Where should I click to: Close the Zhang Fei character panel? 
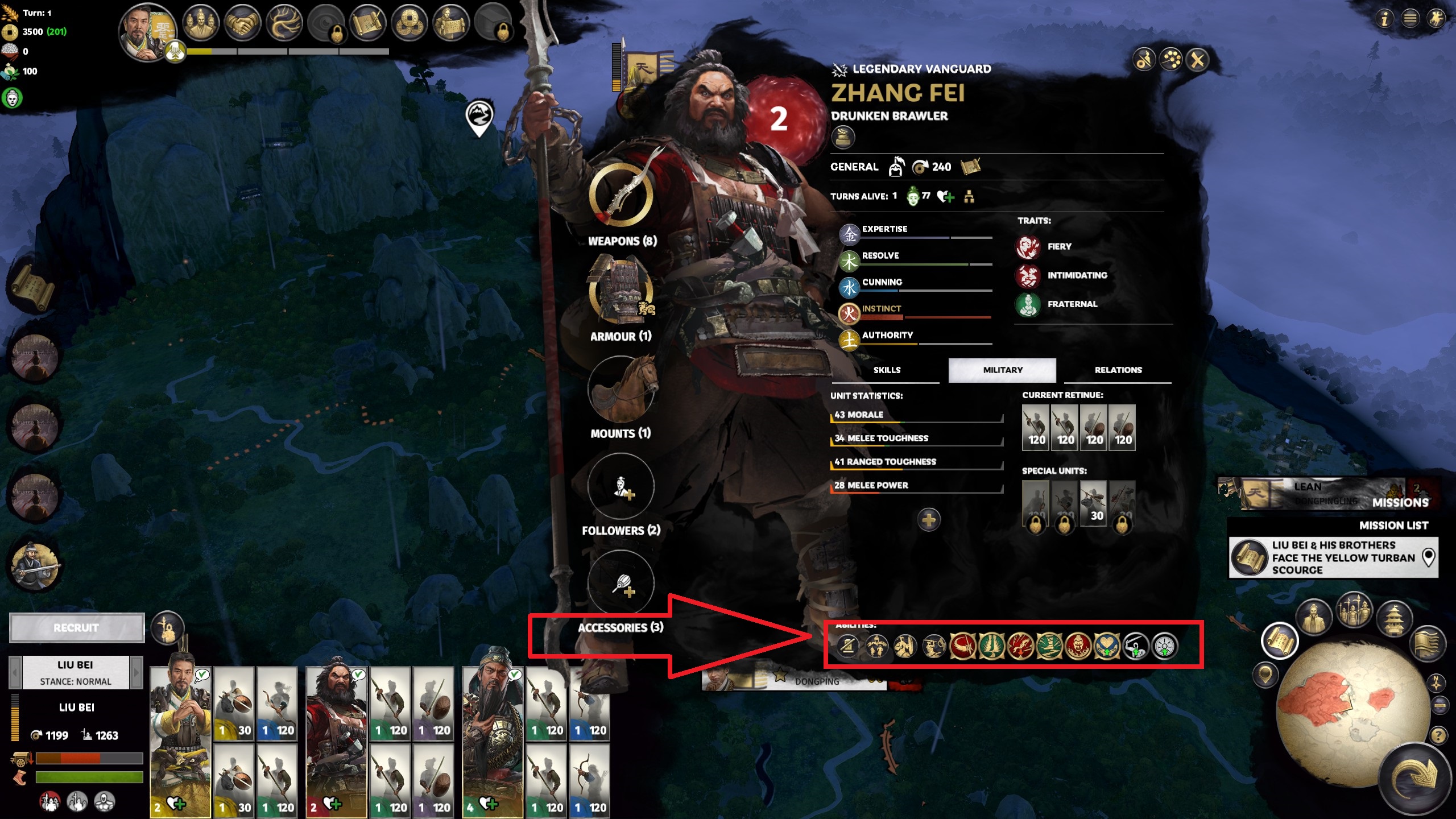point(1198,60)
